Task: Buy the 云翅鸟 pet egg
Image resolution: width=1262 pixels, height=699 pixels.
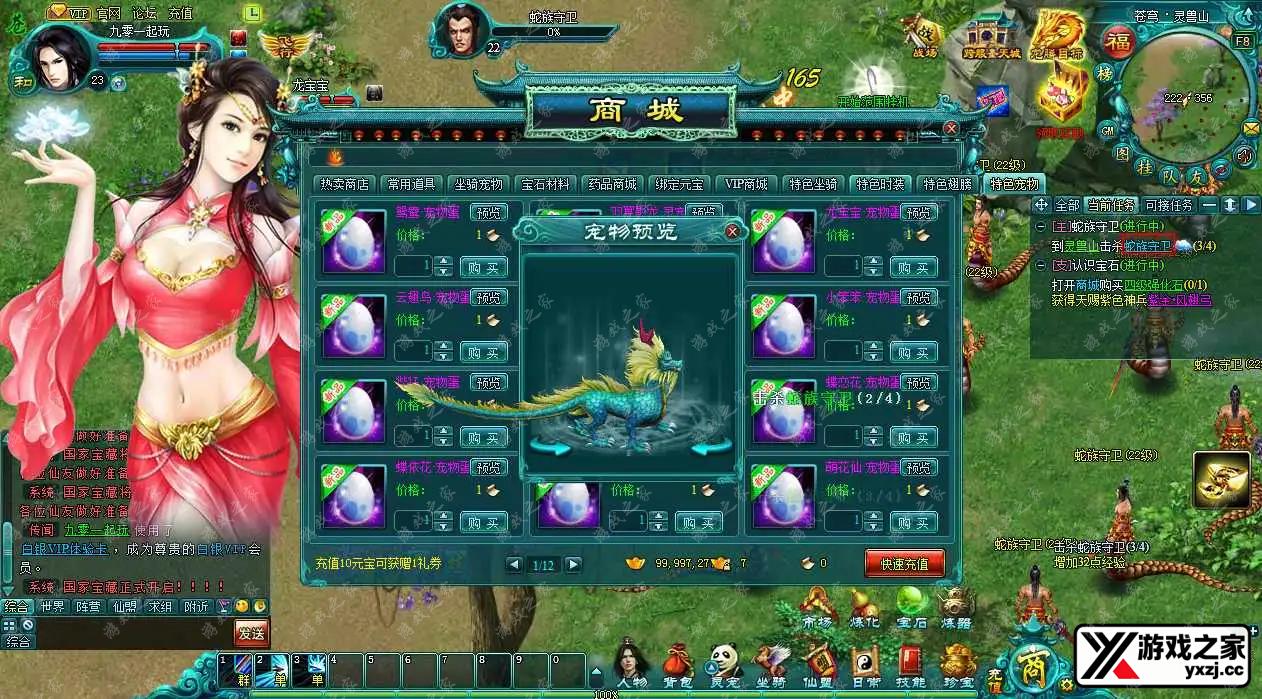Action: coord(484,352)
